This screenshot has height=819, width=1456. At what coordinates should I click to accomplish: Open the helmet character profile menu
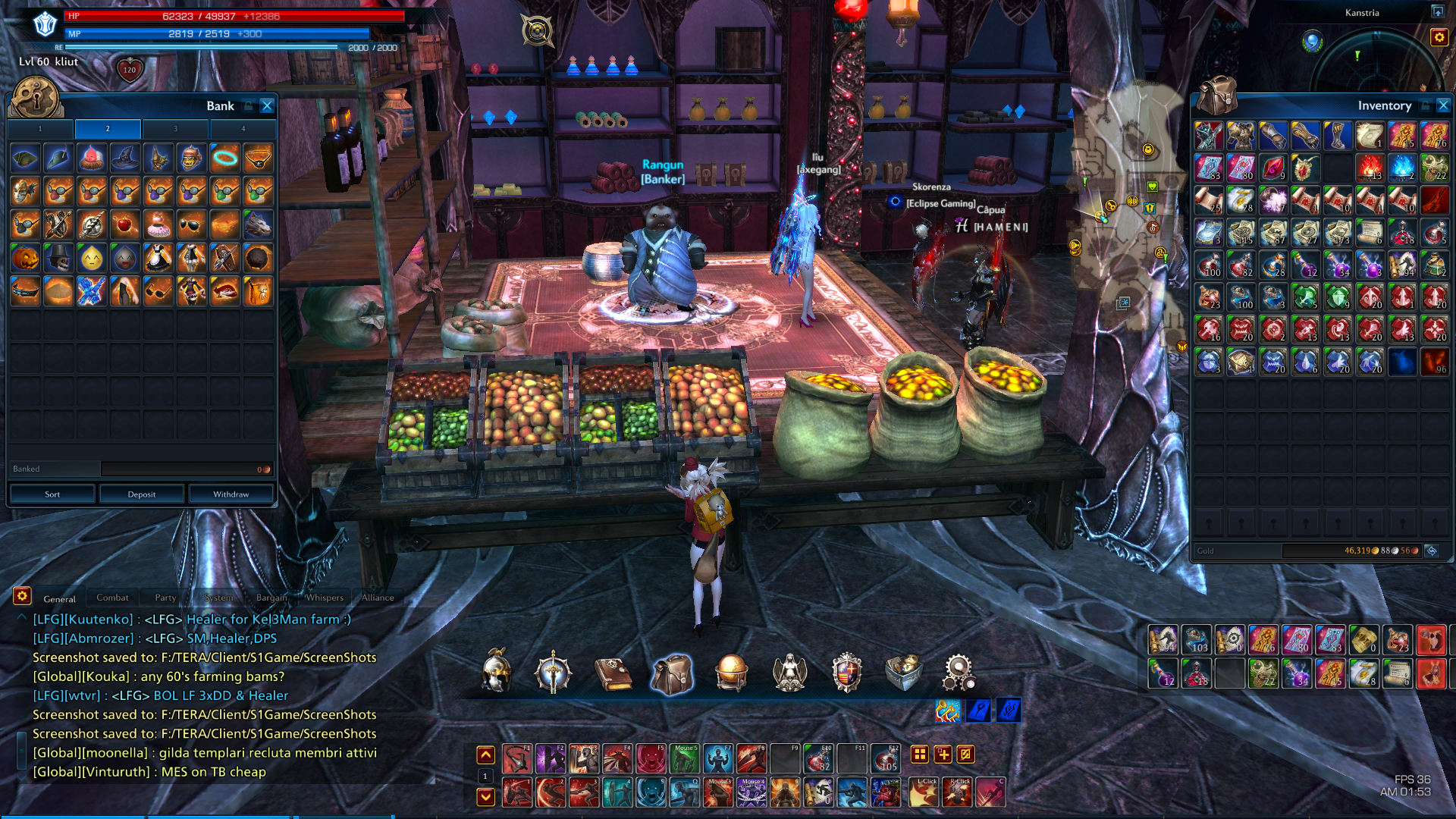click(x=497, y=672)
